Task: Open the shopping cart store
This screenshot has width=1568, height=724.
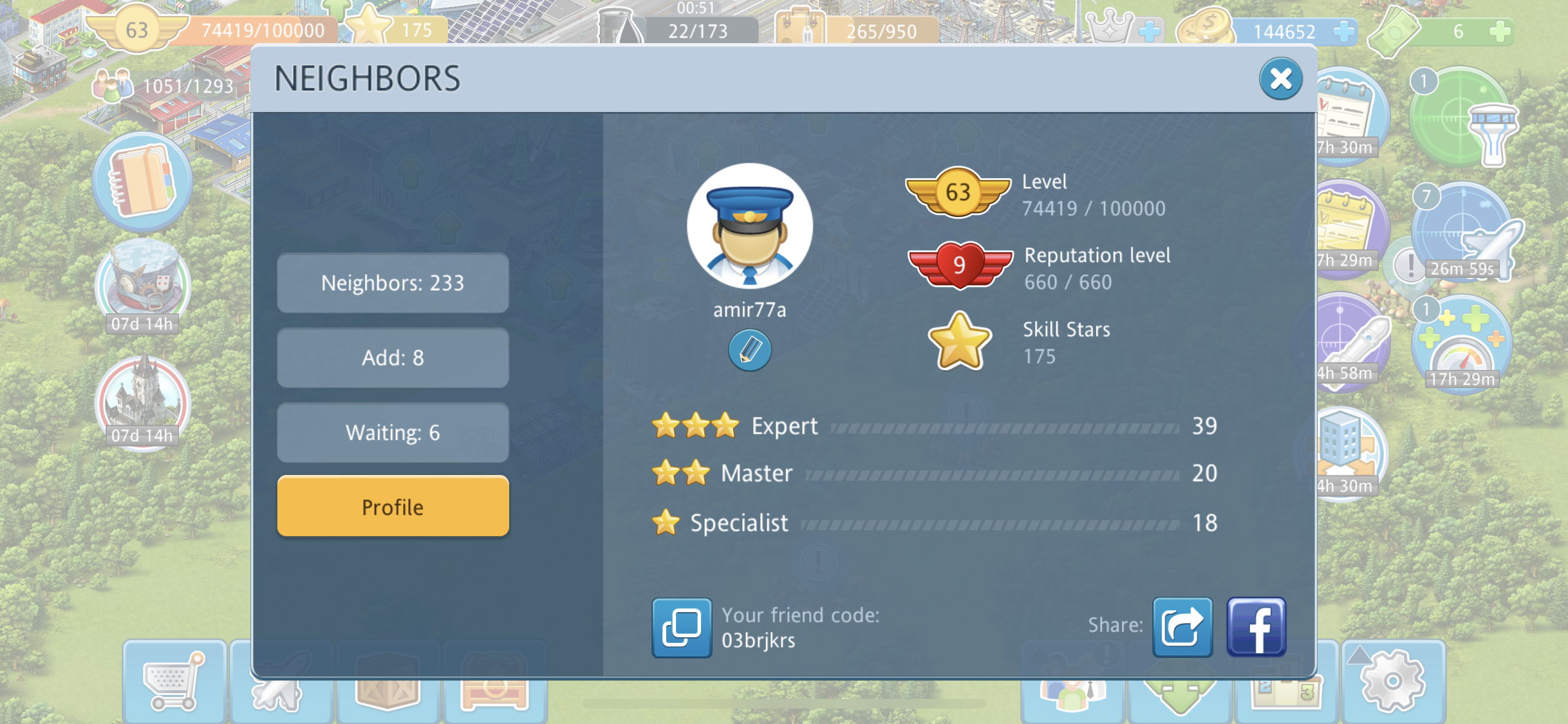Action: [174, 682]
